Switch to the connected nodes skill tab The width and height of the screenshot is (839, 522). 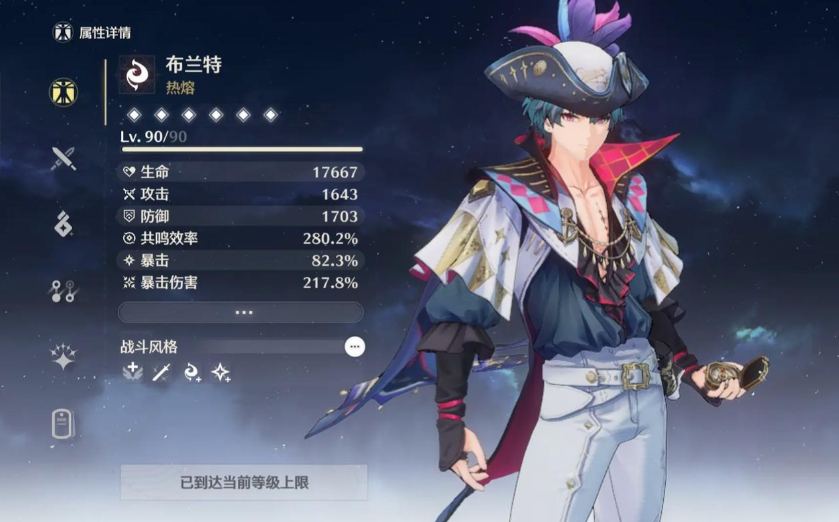click(64, 291)
